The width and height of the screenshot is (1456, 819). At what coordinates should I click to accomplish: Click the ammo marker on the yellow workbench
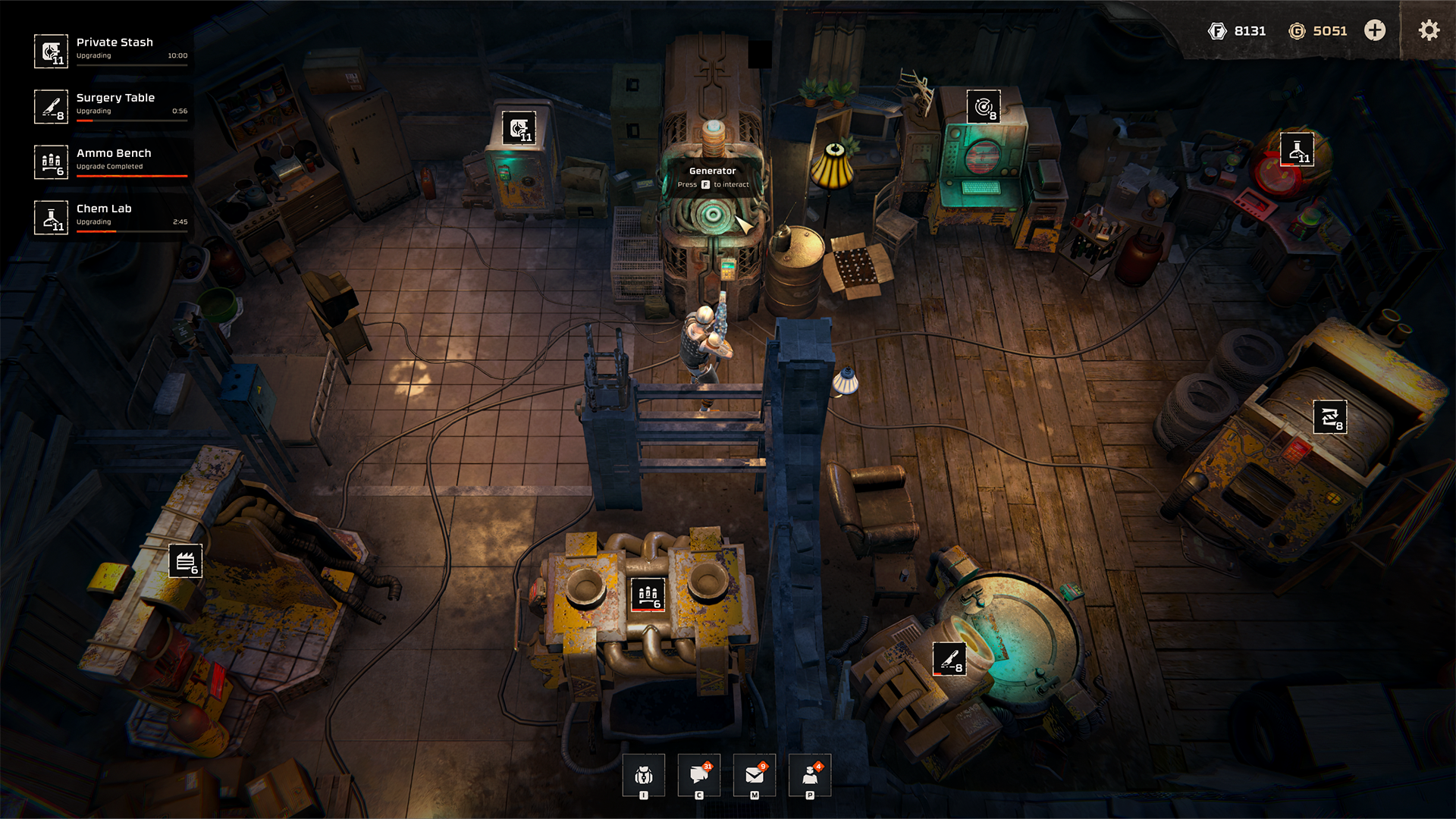point(648,595)
